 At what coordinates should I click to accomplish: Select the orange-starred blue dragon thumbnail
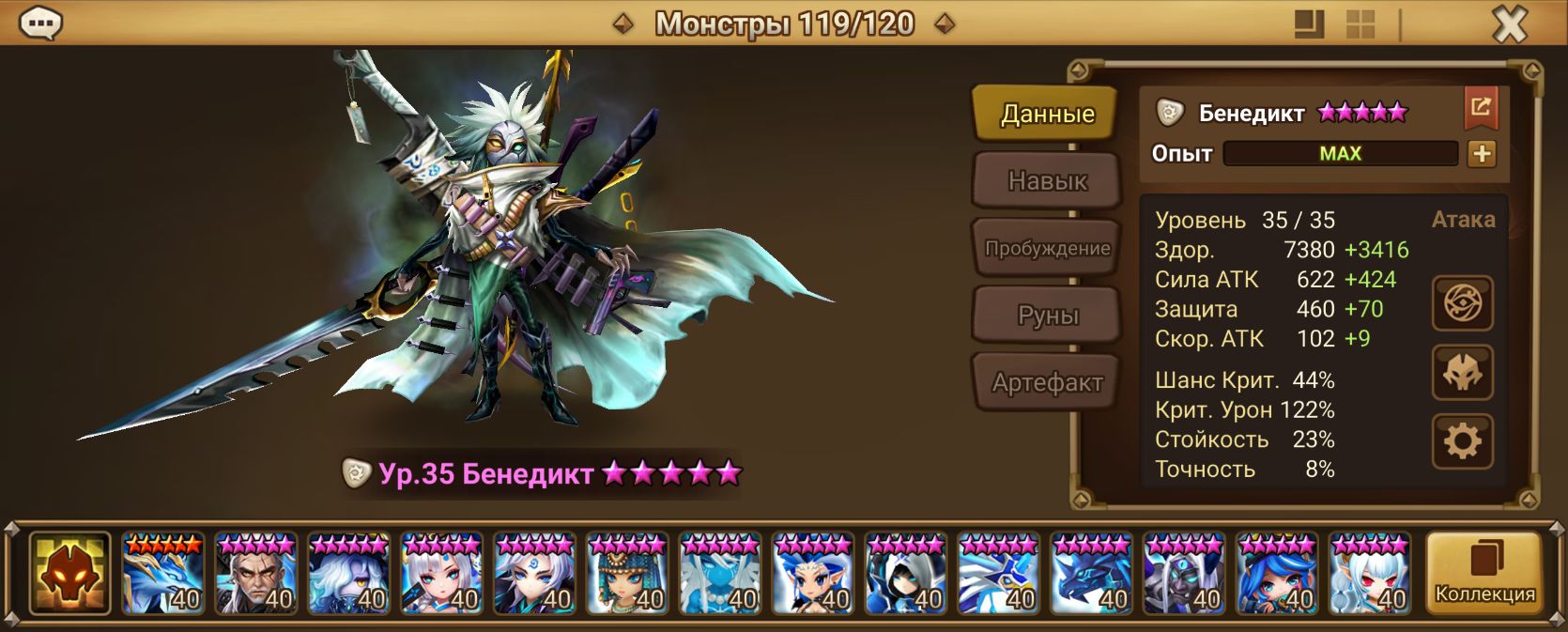(x=162, y=574)
